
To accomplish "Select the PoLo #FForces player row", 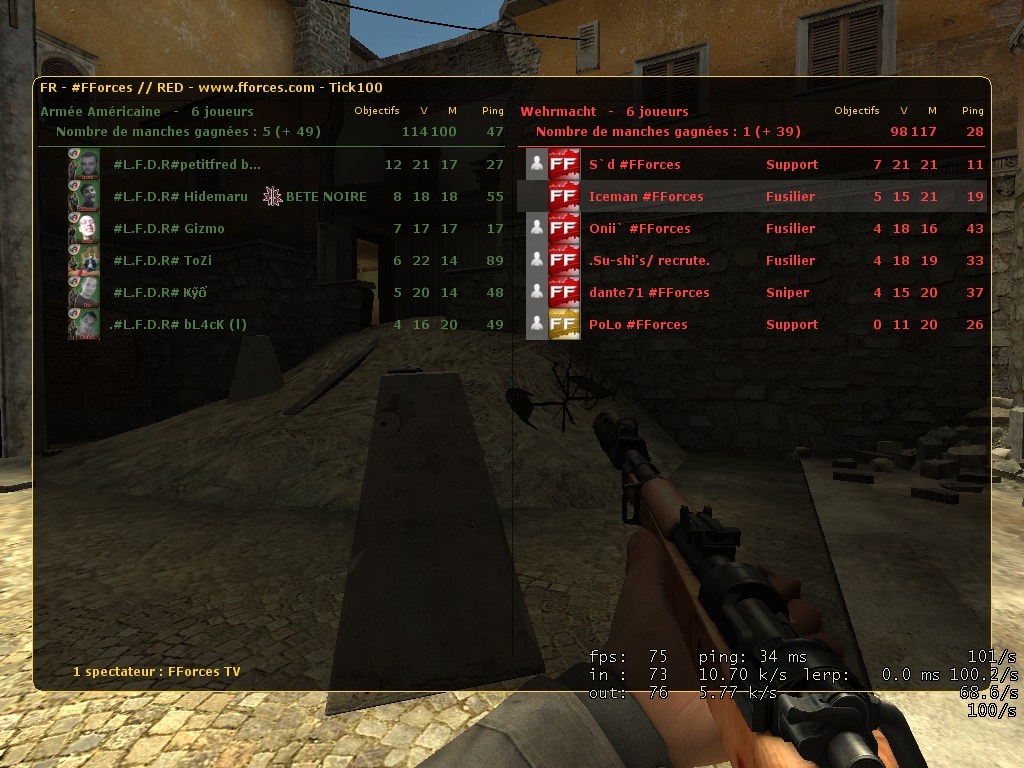I will (x=638, y=325).
